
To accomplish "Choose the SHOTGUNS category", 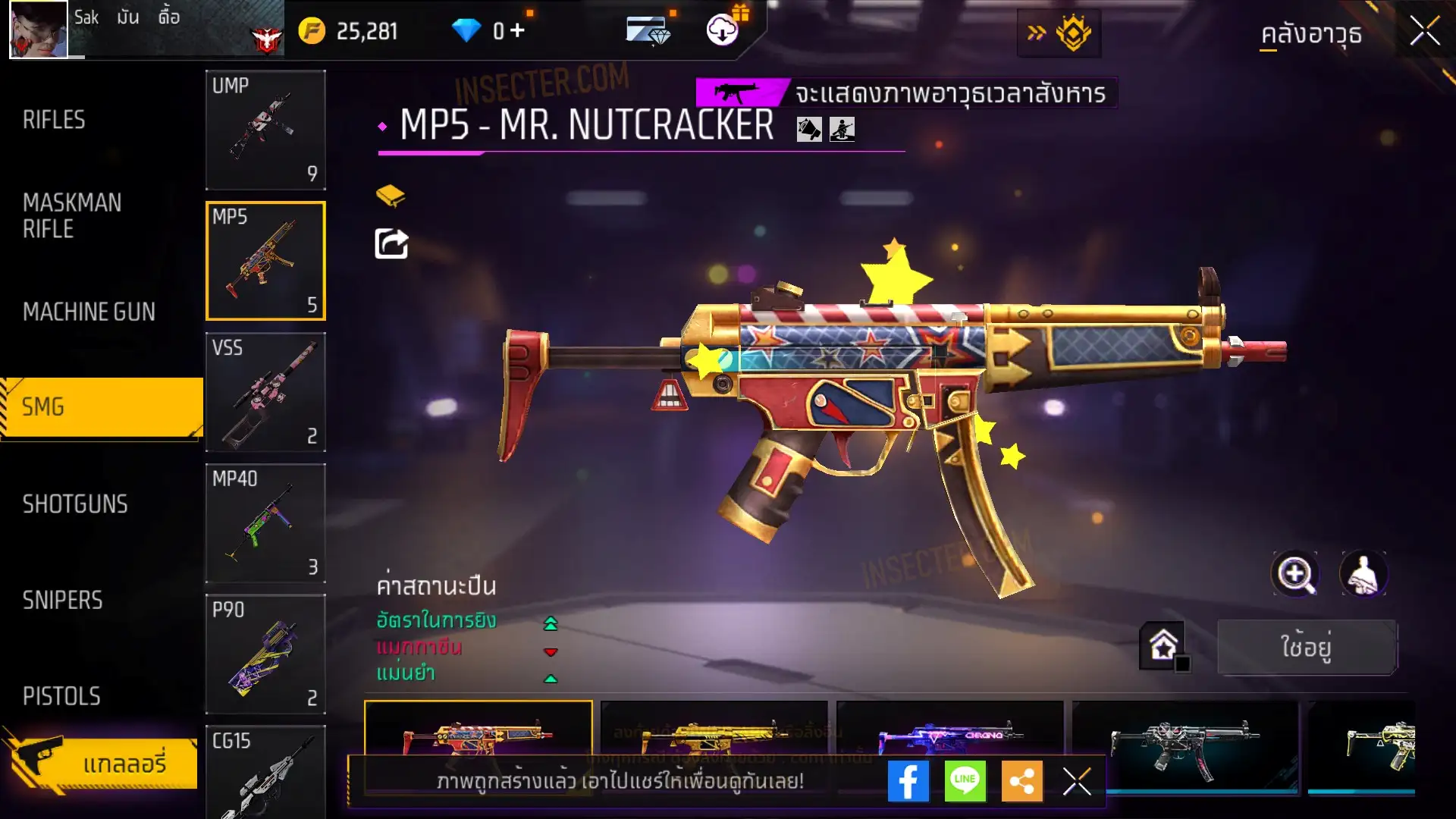I will point(75,504).
